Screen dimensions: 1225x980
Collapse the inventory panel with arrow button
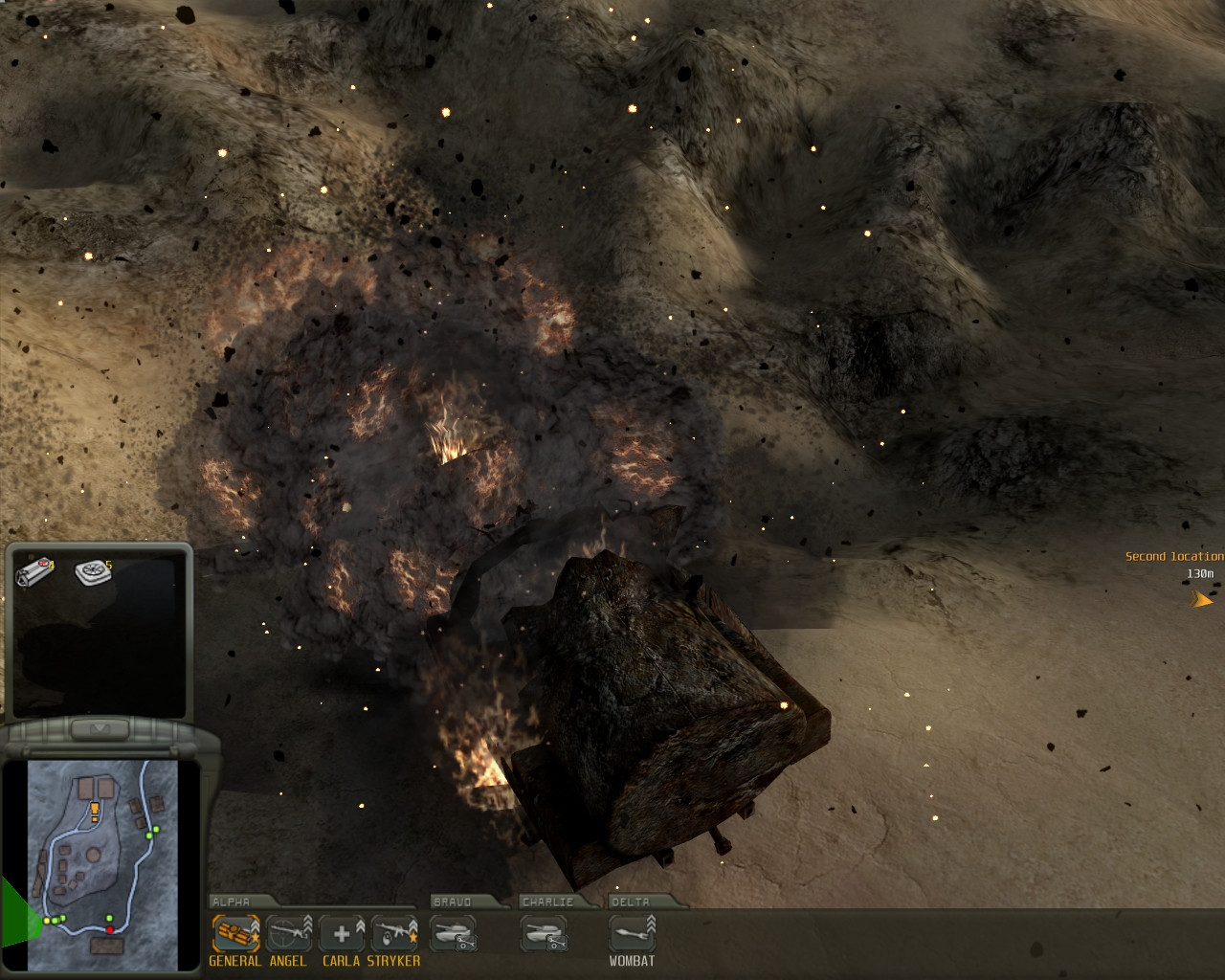tap(98, 729)
